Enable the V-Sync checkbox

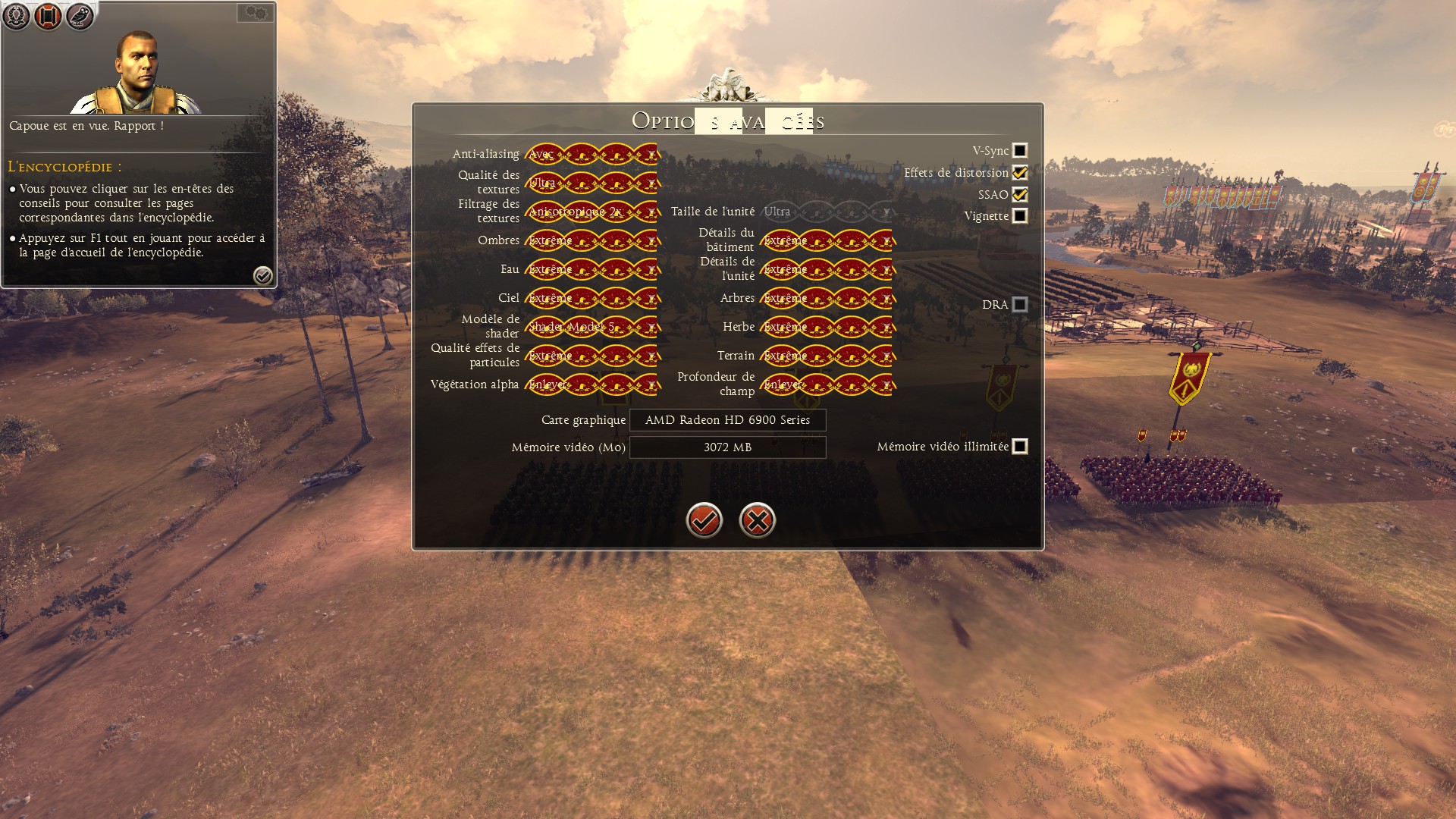click(x=1020, y=151)
